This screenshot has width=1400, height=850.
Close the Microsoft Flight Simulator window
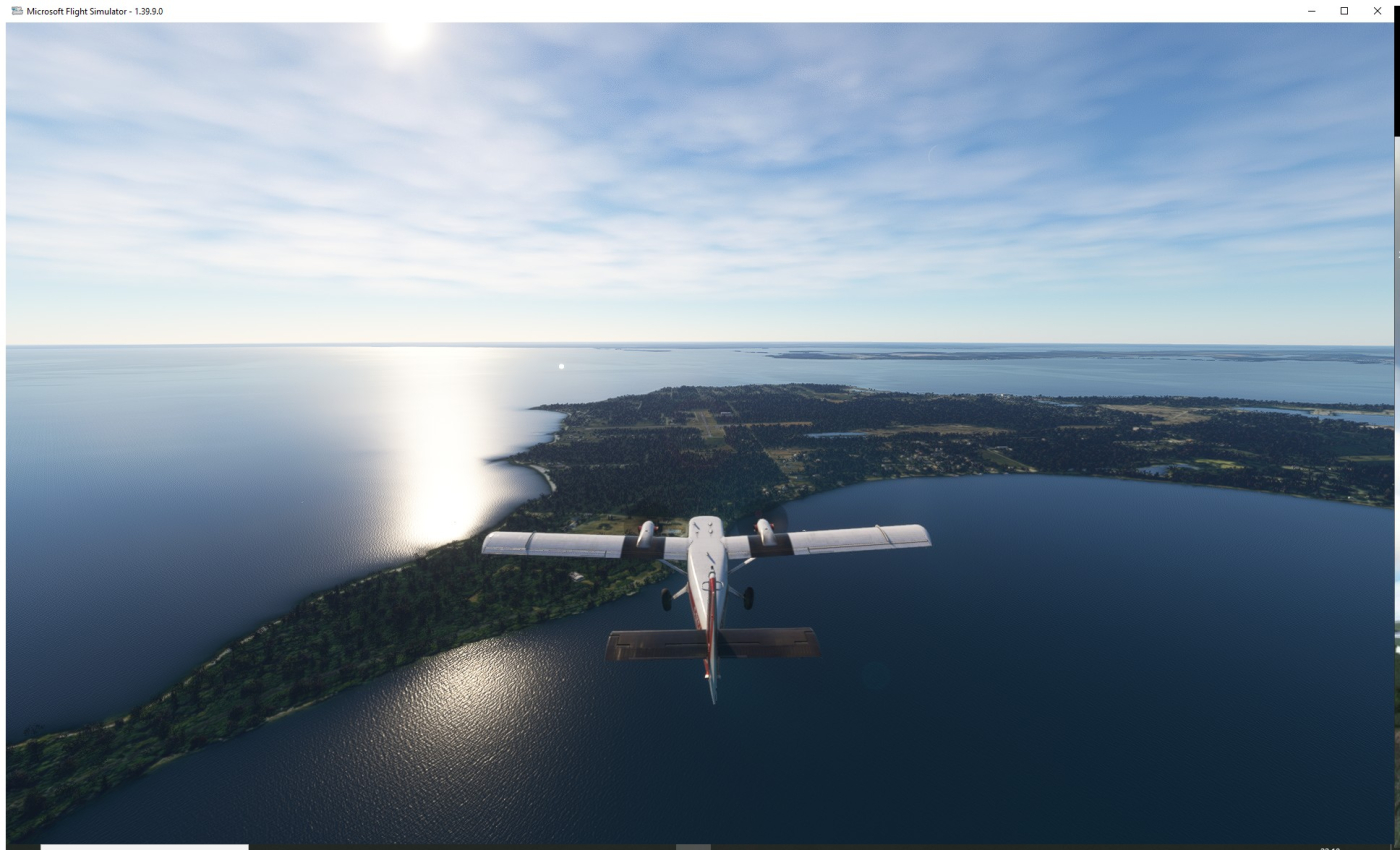click(1377, 11)
